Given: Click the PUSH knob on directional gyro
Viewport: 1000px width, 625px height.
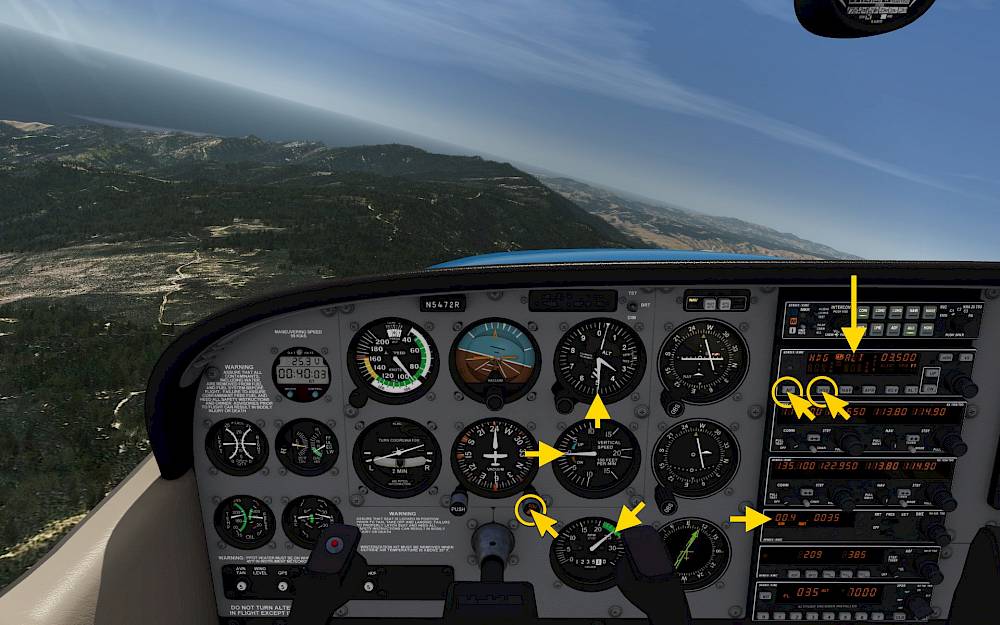Looking at the screenshot, I should (458, 498).
